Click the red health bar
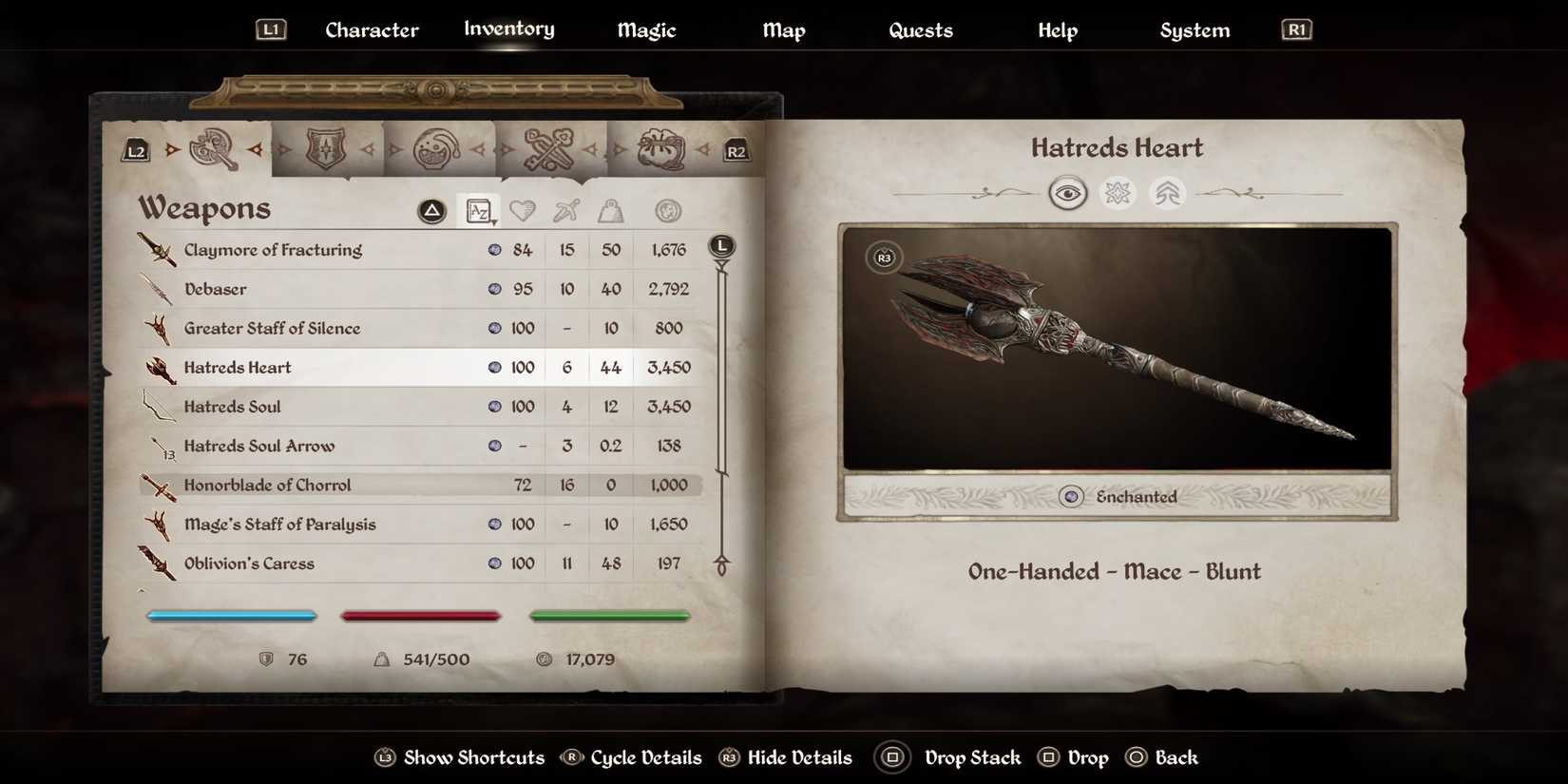 pyautogui.click(x=421, y=615)
